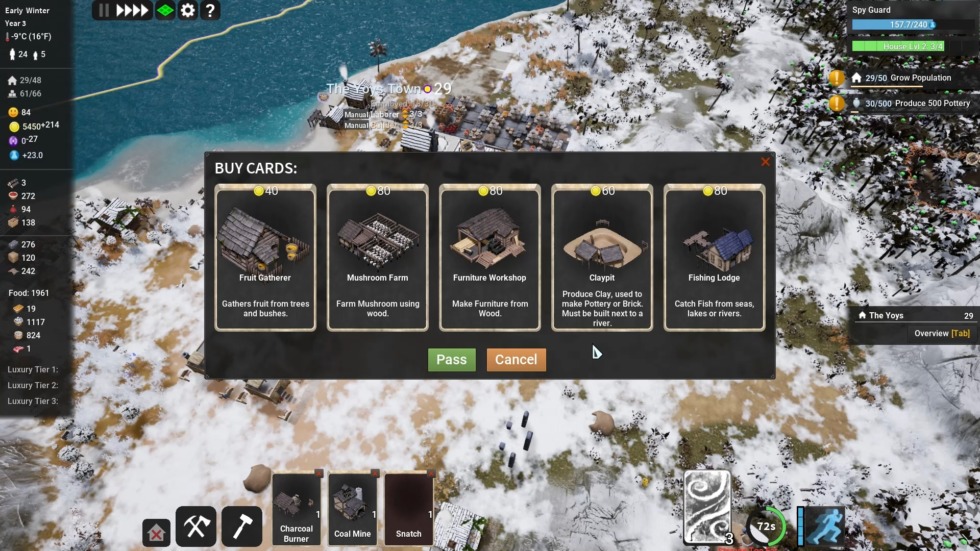Select the Coal Mine card in hand
980x551 pixels.
[352, 509]
